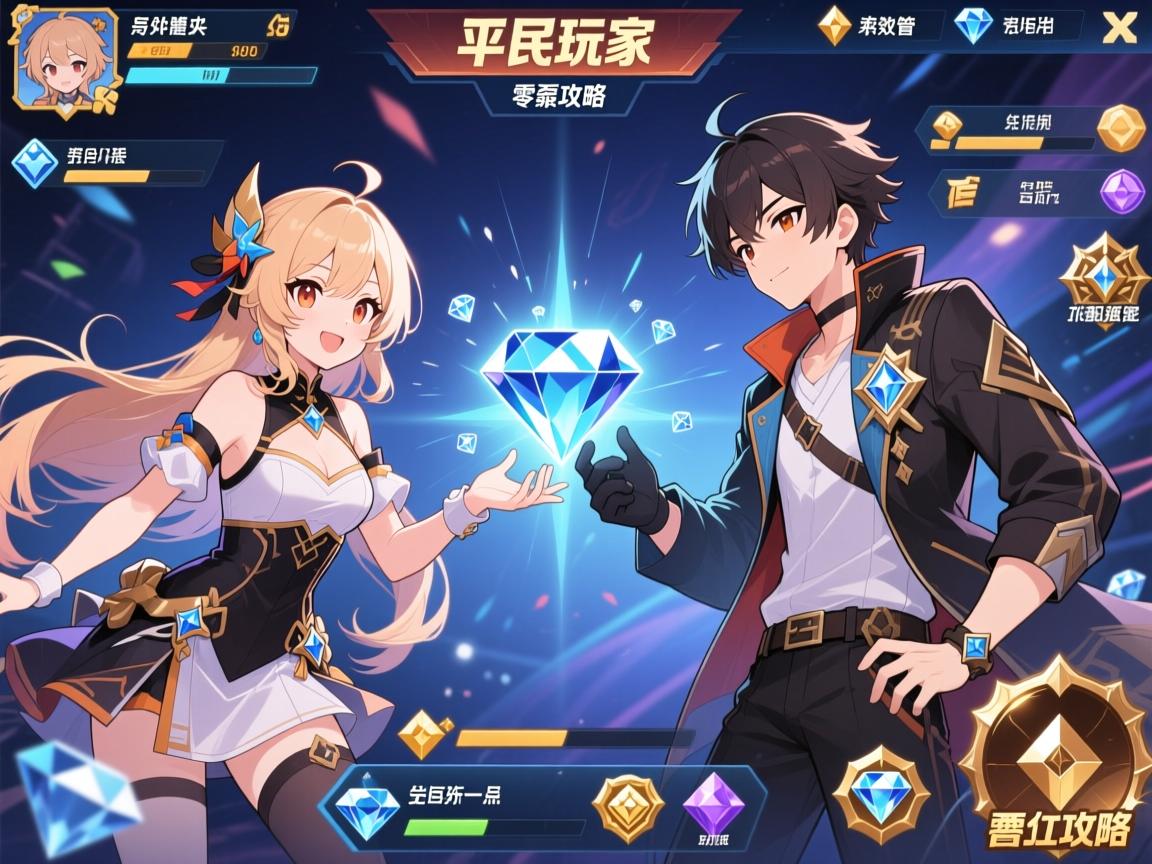This screenshot has height=864, width=1152.
Task: Open the purple gem icon in bottom bar
Action: pos(712,801)
